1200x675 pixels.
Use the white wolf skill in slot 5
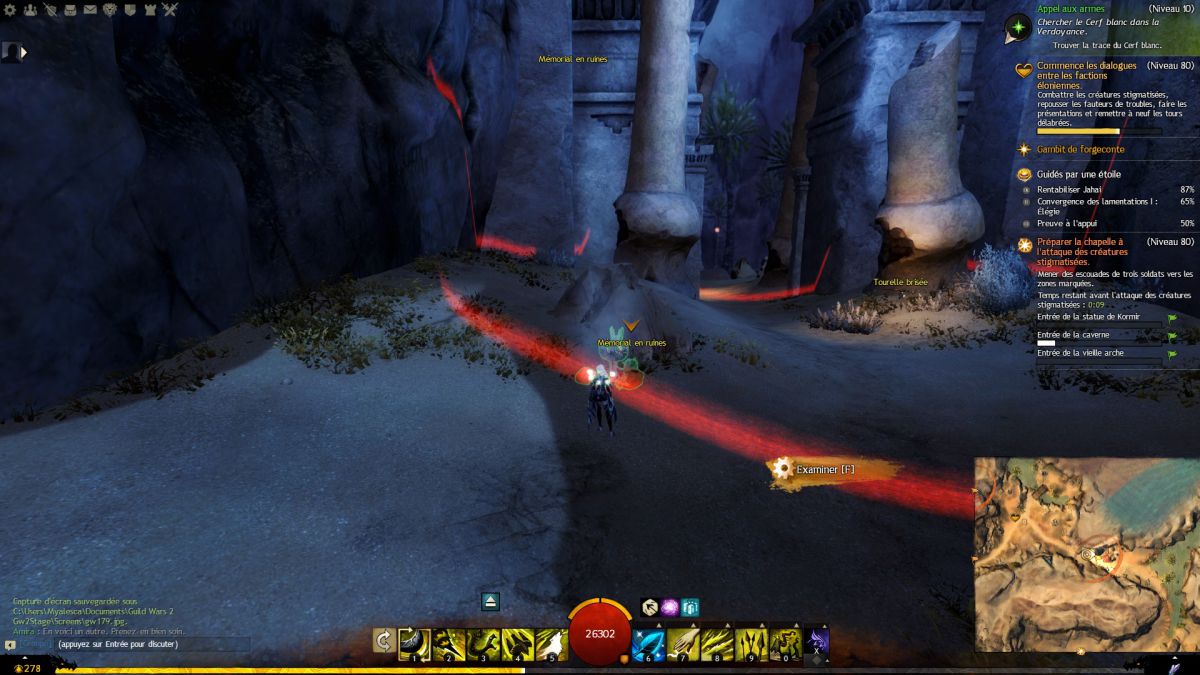click(551, 642)
